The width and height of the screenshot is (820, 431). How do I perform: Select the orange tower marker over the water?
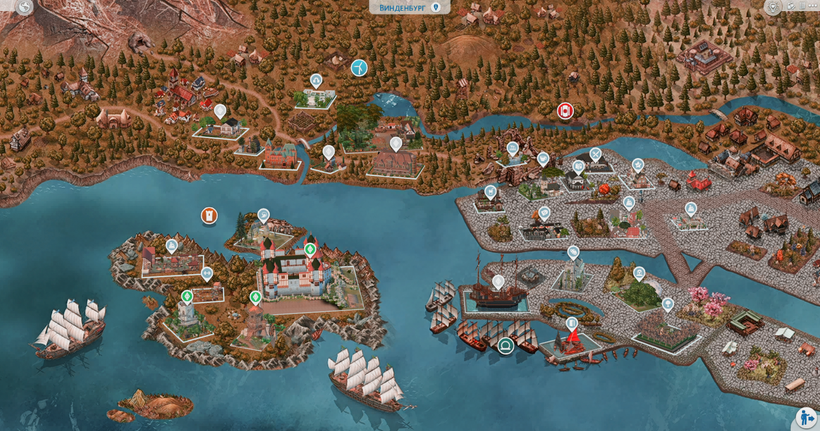pyautogui.click(x=209, y=215)
